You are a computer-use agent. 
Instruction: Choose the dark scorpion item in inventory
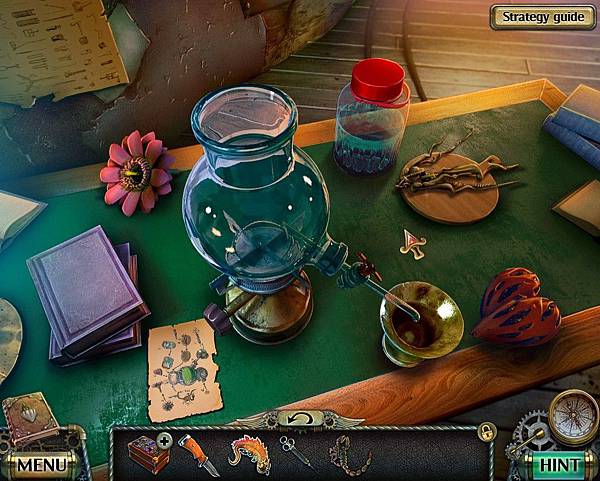click(x=349, y=455)
